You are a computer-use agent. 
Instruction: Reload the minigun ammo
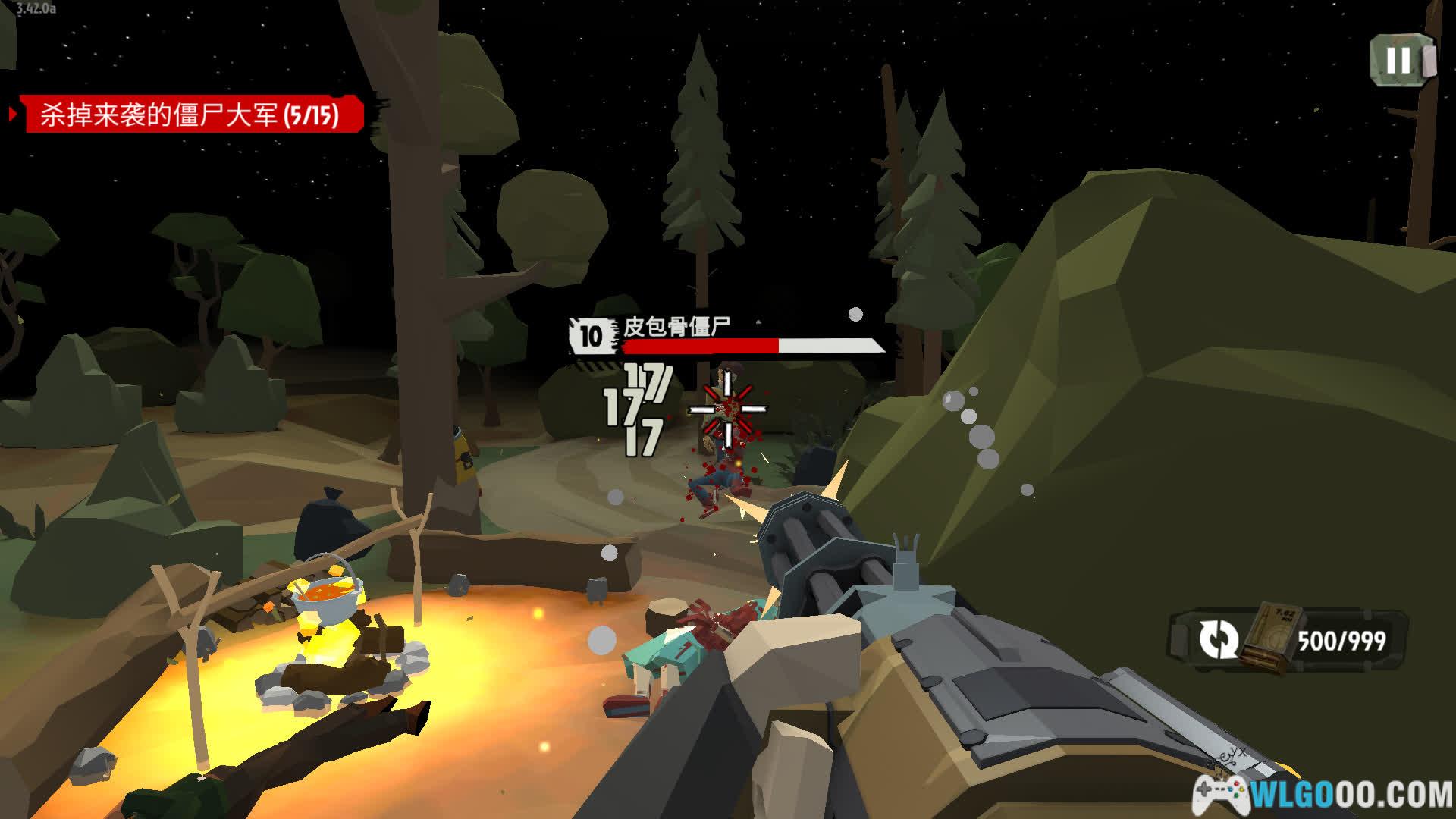(1218, 639)
